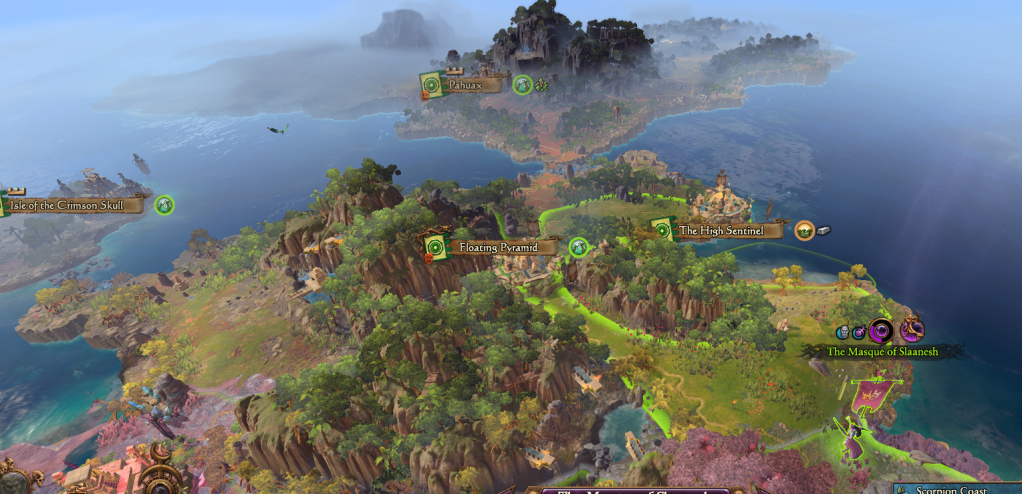Select the Pahuax settlement label
This screenshot has height=494, width=1022.
tap(466, 86)
